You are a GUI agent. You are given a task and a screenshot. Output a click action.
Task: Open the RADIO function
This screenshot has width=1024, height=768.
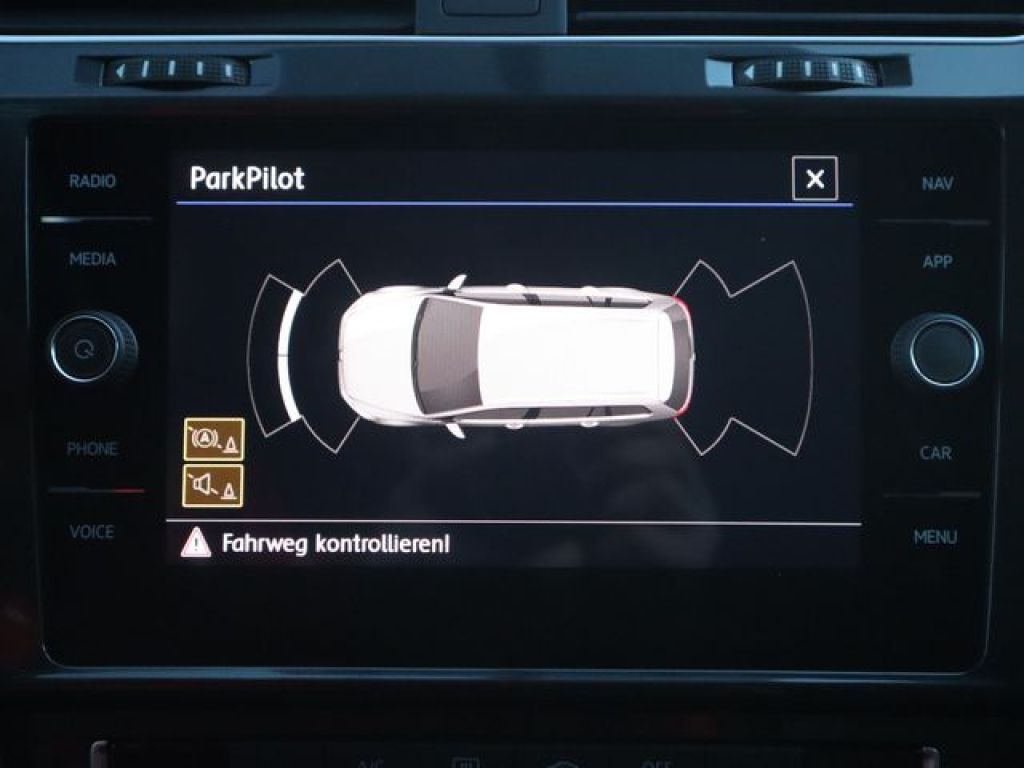(x=92, y=182)
